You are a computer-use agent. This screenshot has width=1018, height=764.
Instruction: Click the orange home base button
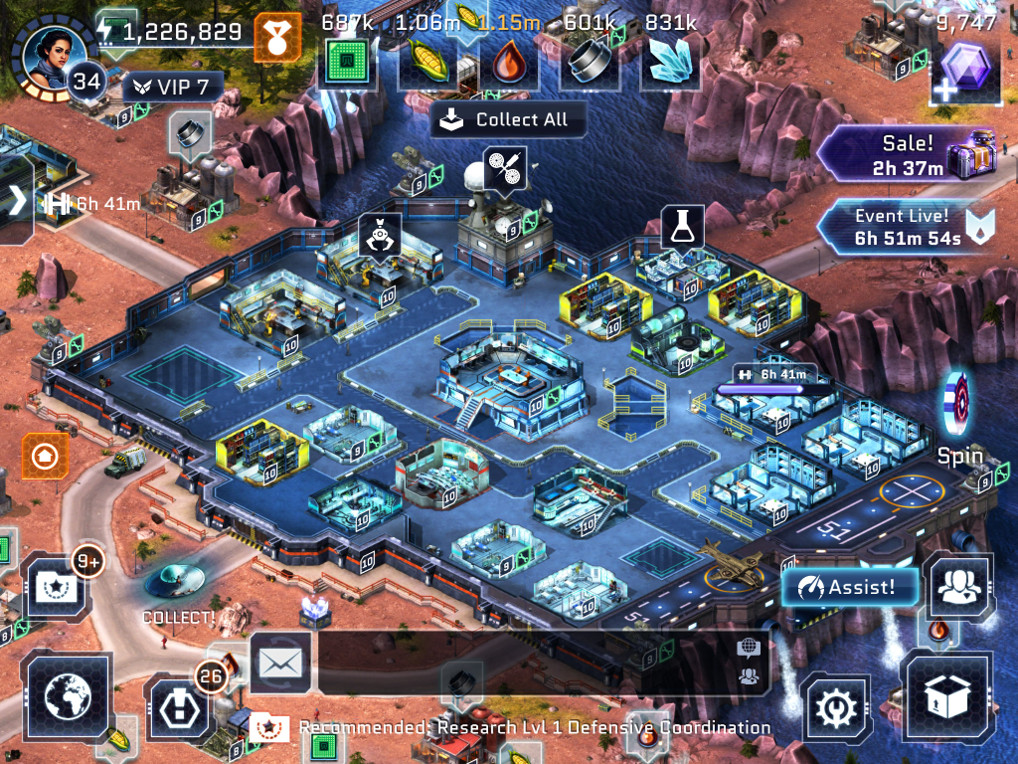click(x=46, y=457)
